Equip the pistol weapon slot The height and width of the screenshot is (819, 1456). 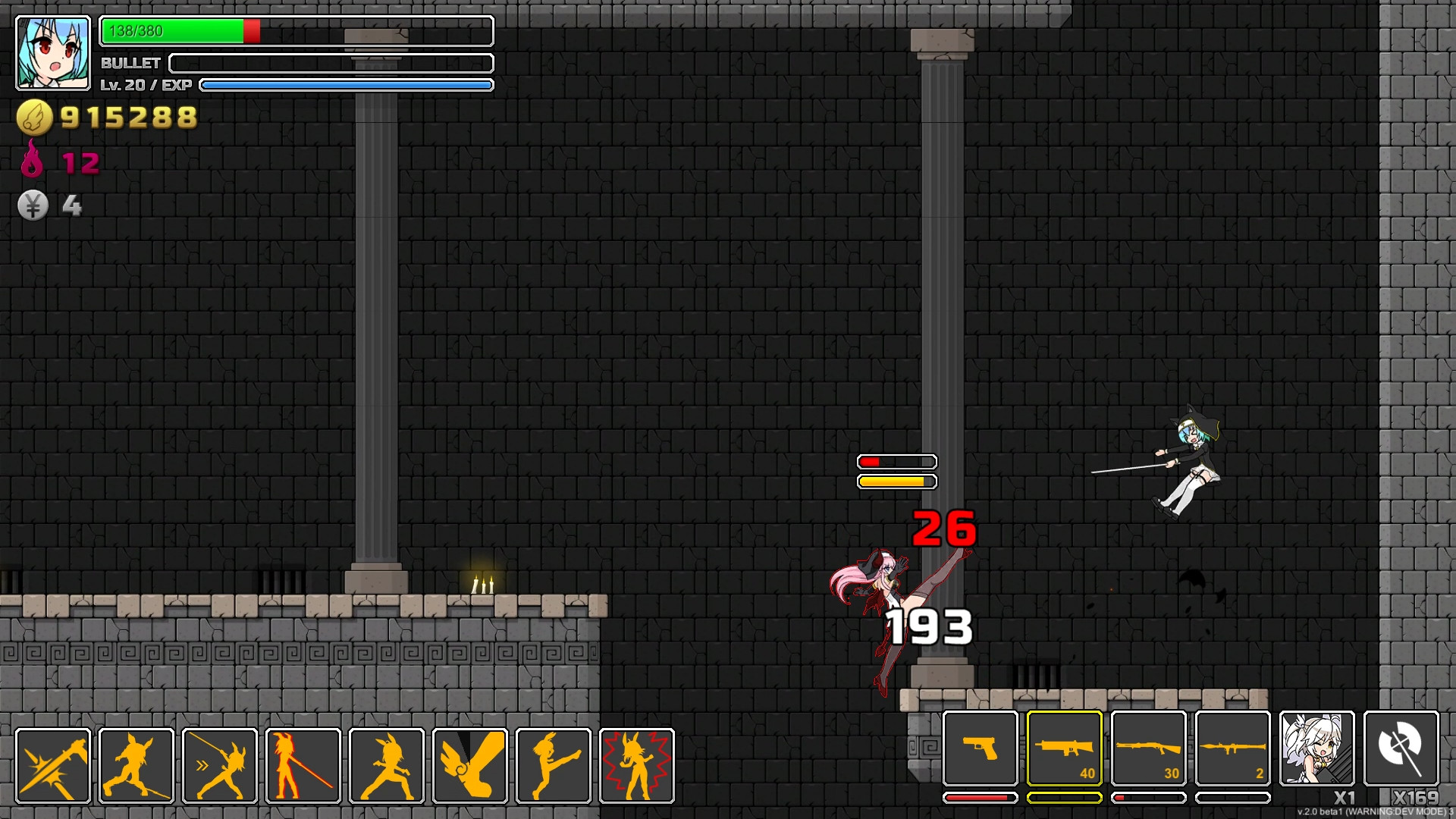coord(981,751)
